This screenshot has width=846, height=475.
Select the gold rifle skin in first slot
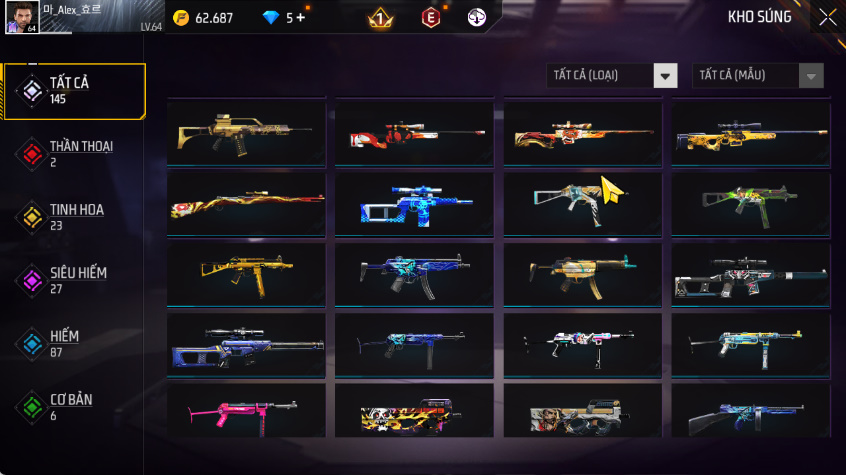coord(246,134)
